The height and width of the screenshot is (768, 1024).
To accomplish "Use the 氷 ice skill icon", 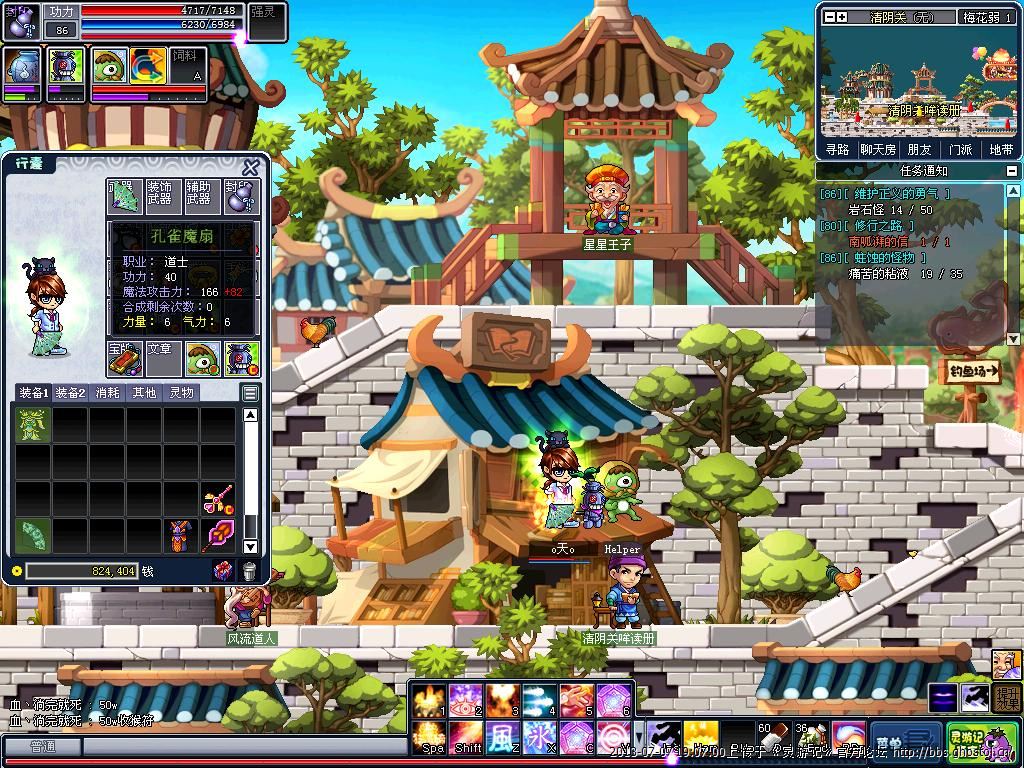I will click(x=537, y=739).
